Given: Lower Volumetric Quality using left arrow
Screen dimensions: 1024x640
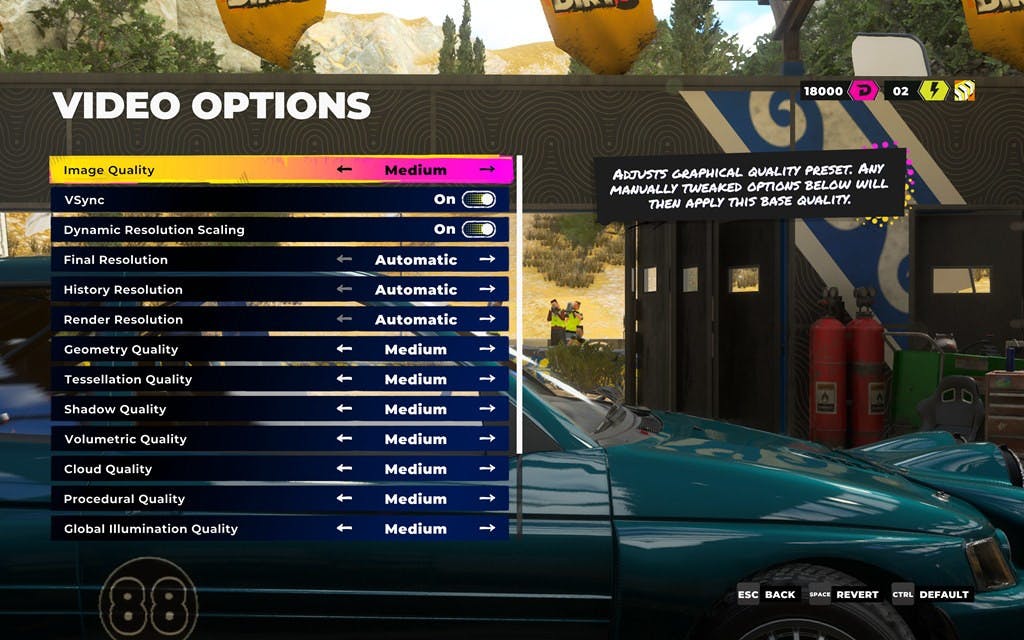Looking at the screenshot, I should (x=344, y=439).
